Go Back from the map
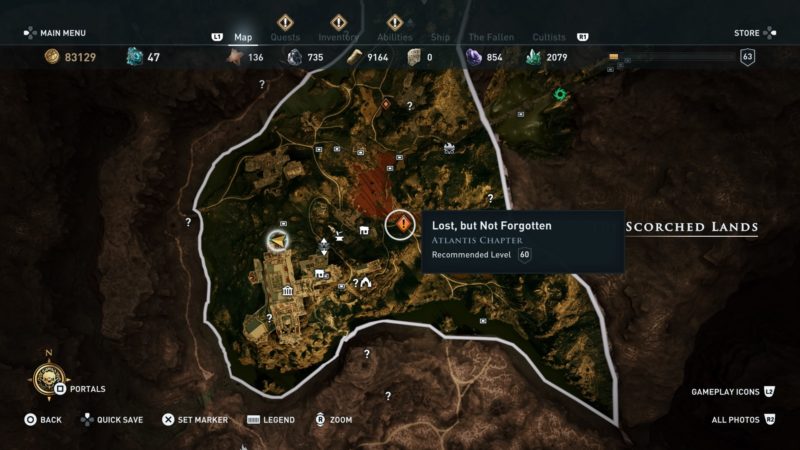The image size is (800, 450). (43, 420)
